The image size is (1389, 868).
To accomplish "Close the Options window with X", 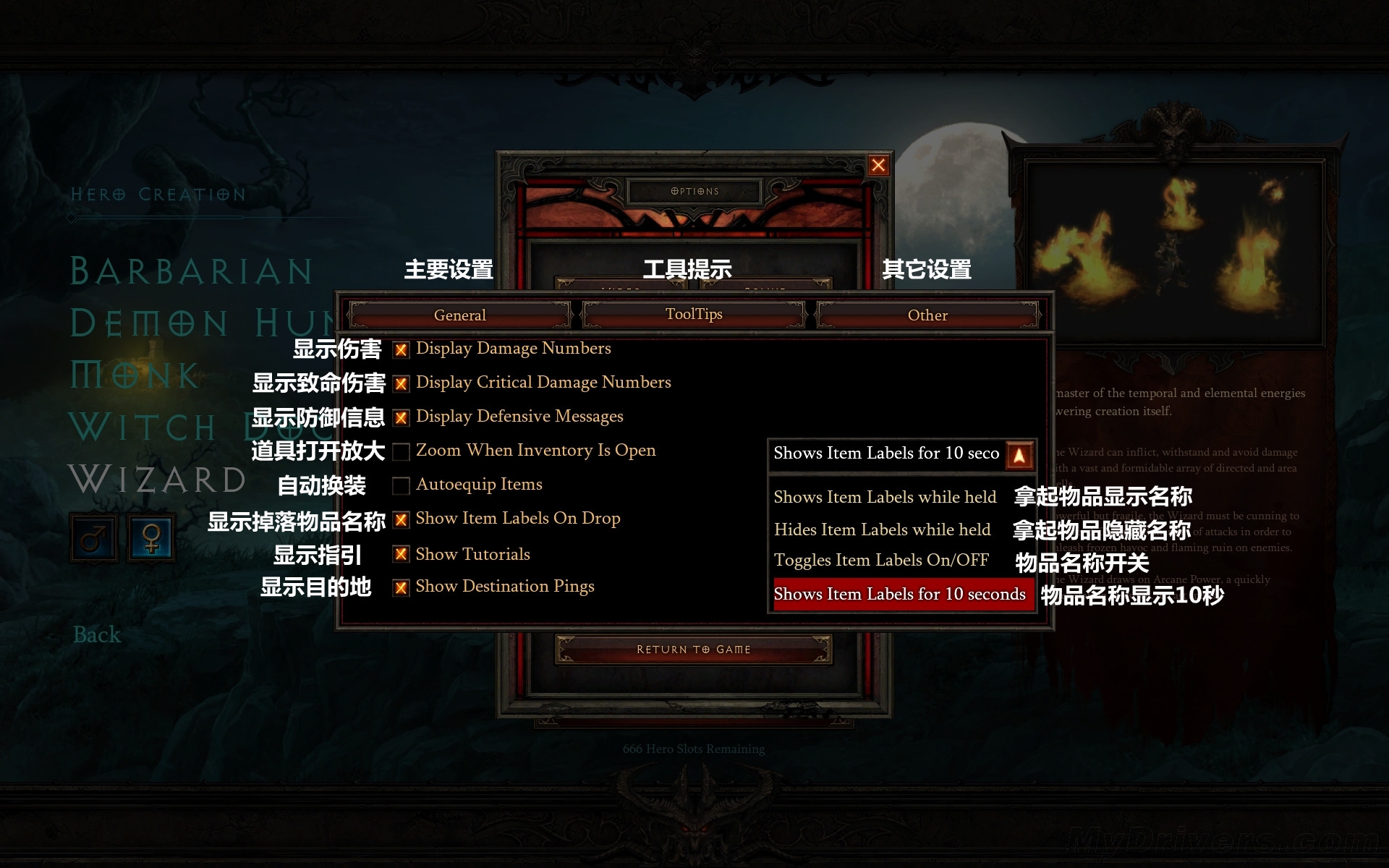I will click(878, 166).
